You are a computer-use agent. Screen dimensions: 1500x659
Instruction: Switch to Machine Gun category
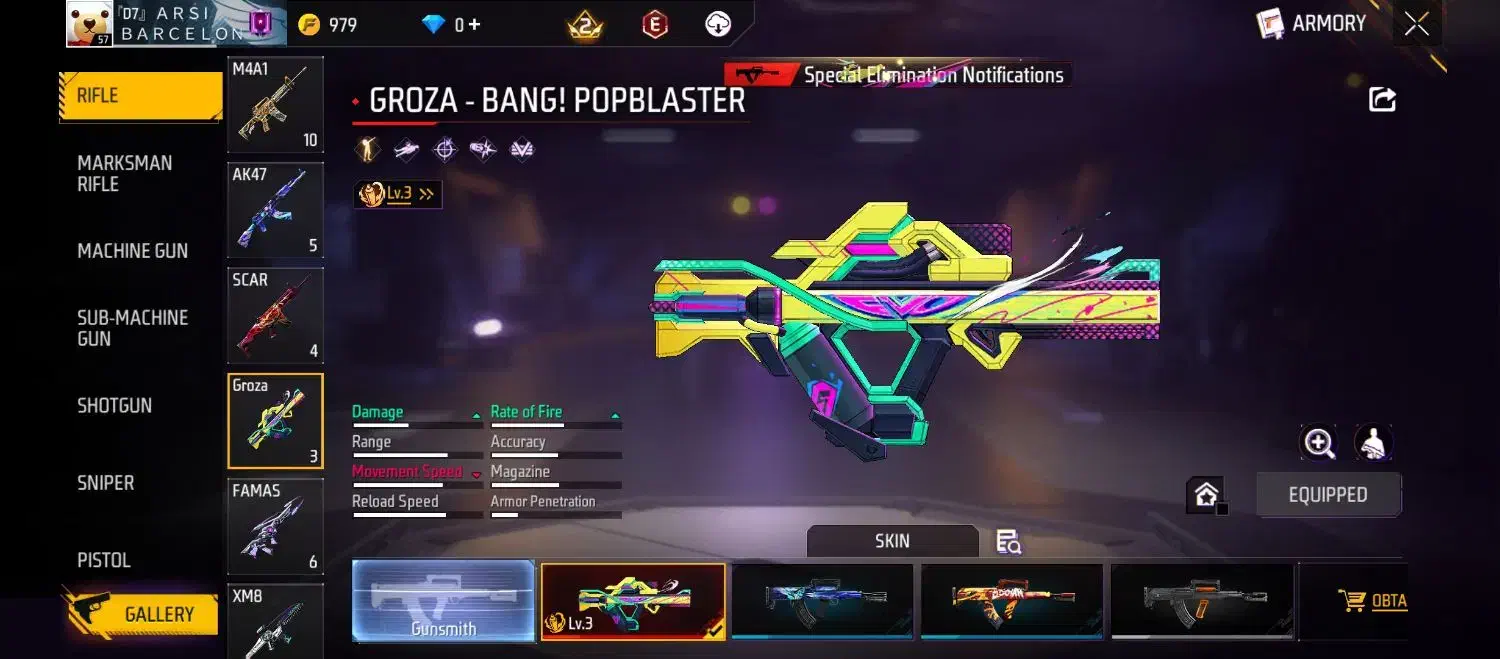[x=132, y=251]
